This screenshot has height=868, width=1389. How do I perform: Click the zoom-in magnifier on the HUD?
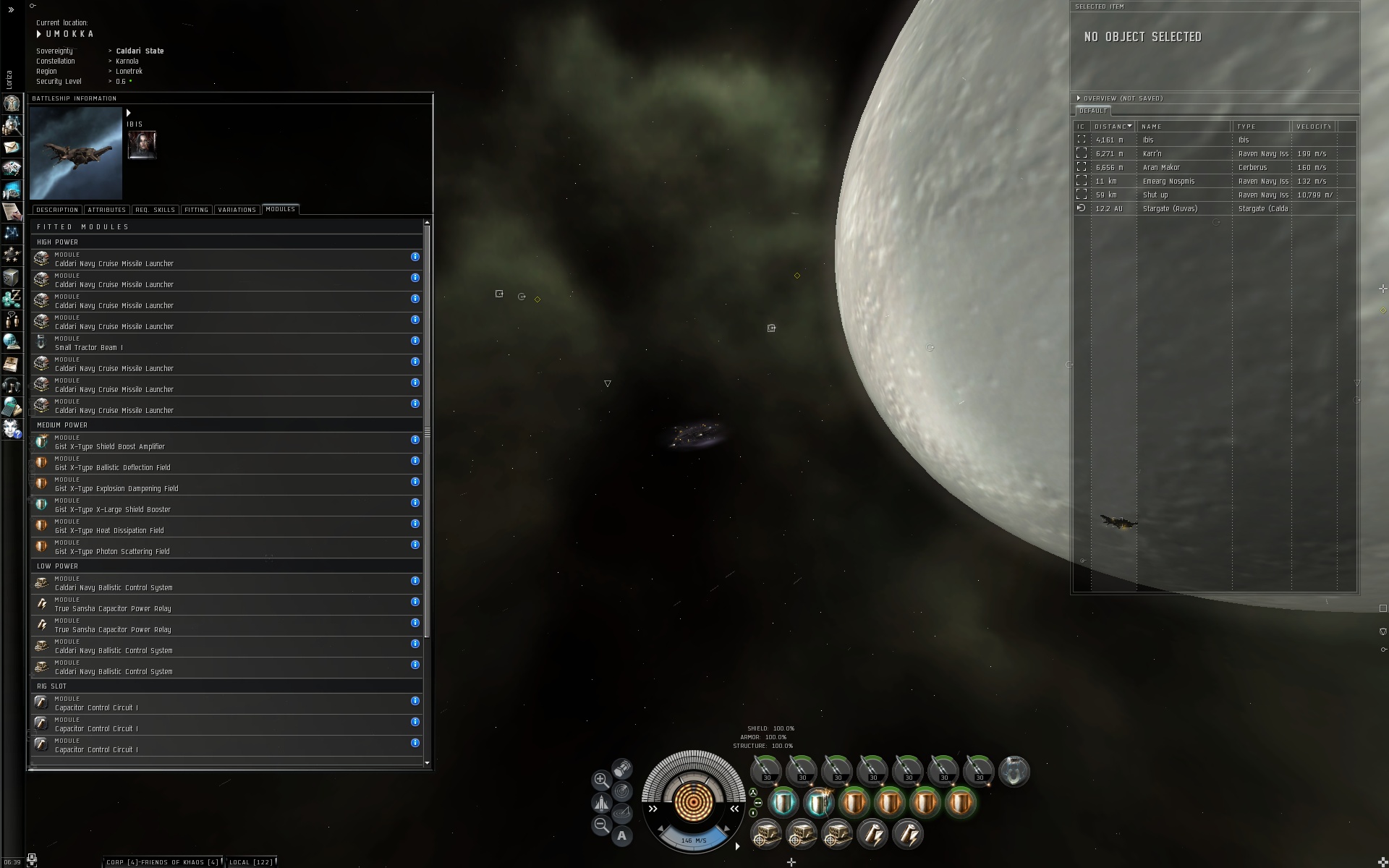(x=600, y=780)
